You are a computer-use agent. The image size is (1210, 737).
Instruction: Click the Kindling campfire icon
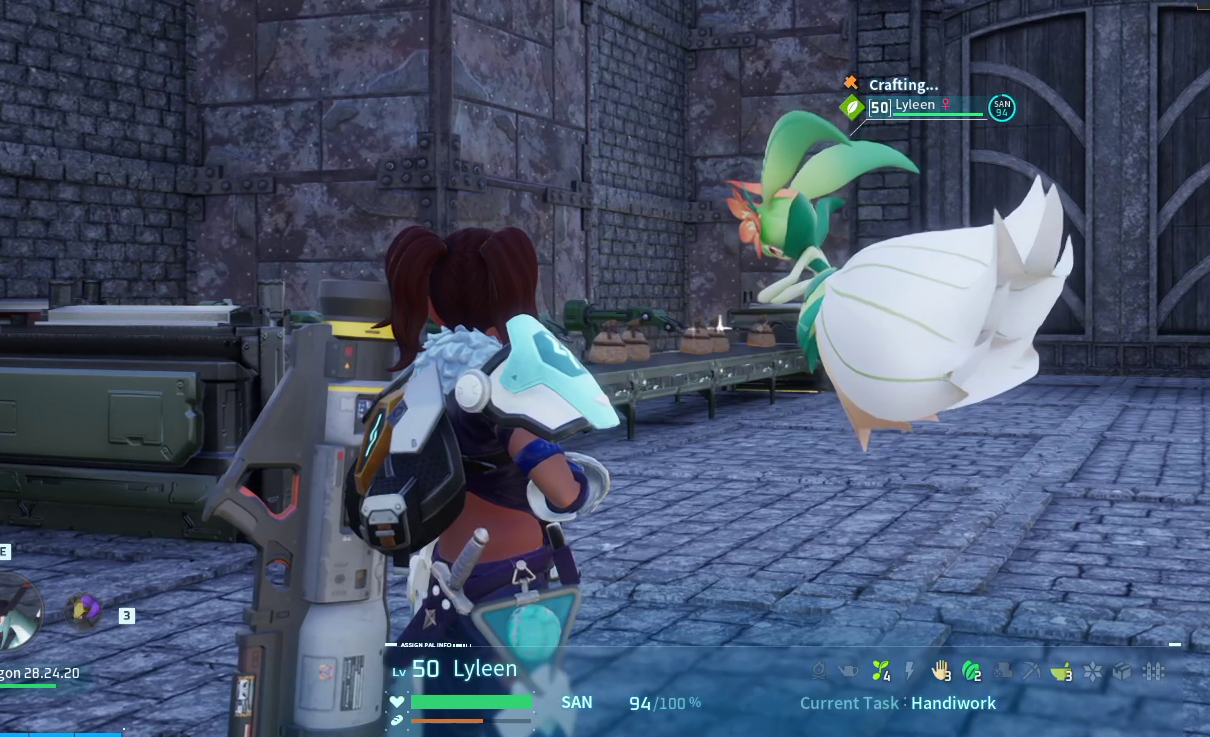tap(819, 671)
